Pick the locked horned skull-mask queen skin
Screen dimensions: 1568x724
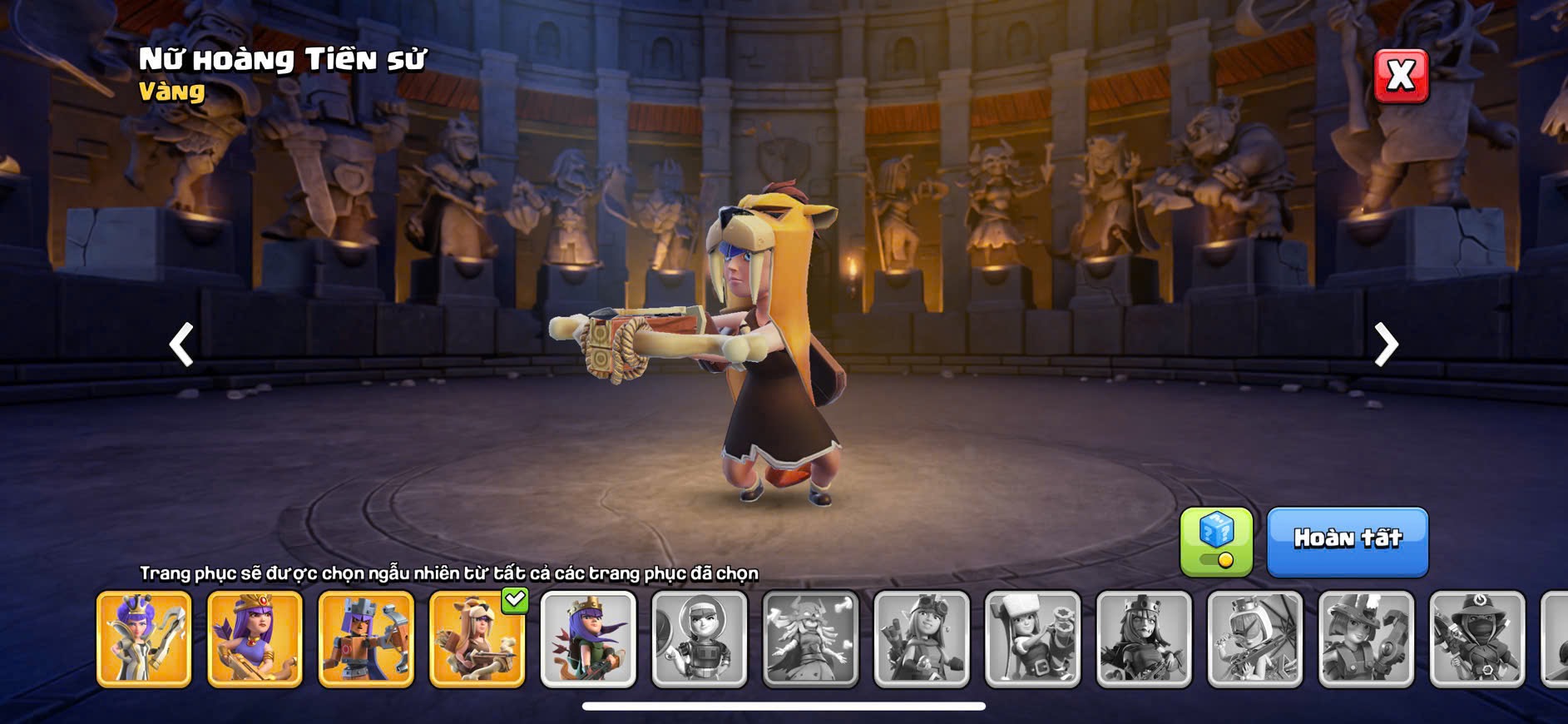tap(810, 639)
